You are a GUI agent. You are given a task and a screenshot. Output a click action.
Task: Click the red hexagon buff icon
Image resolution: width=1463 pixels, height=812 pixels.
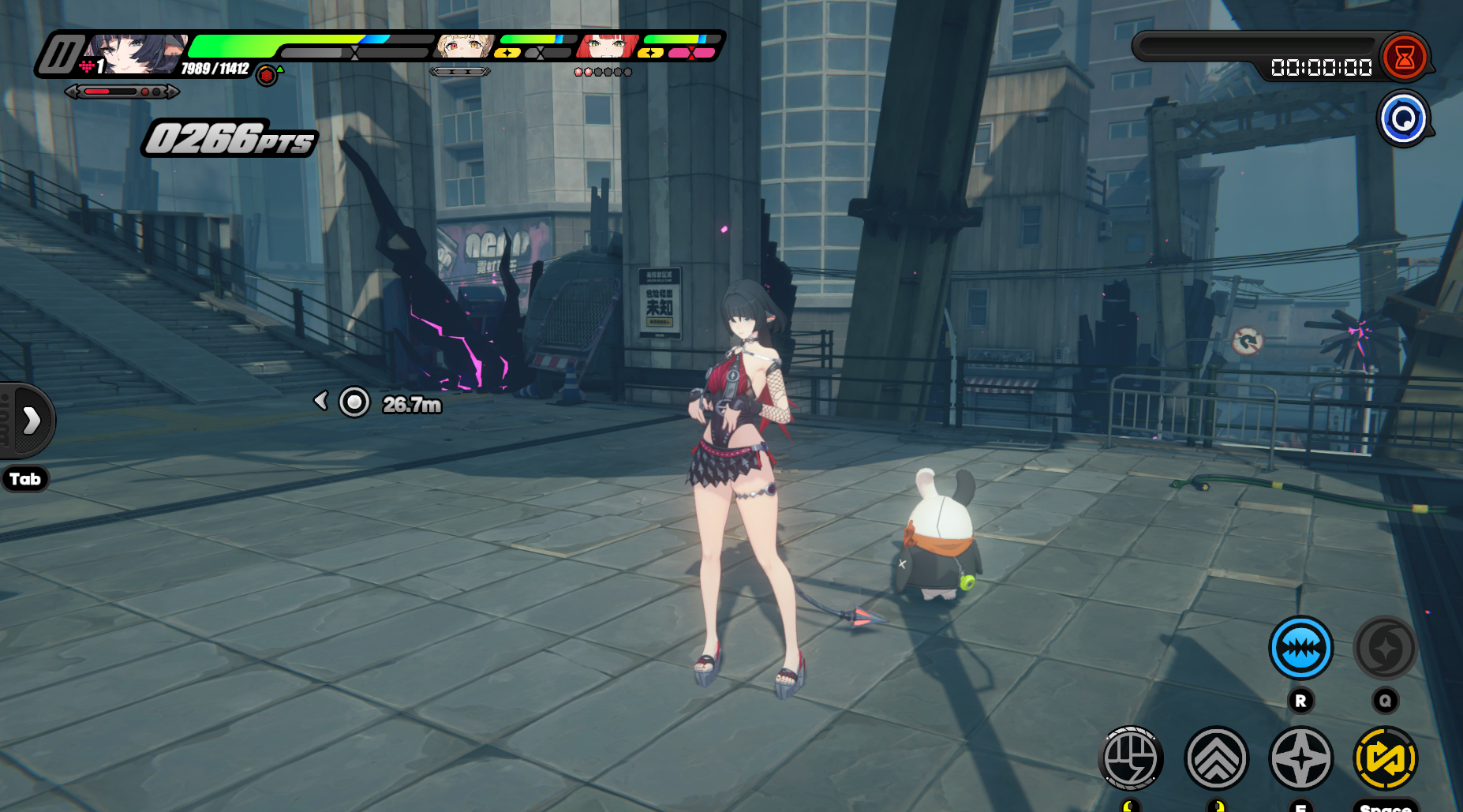pos(267,76)
